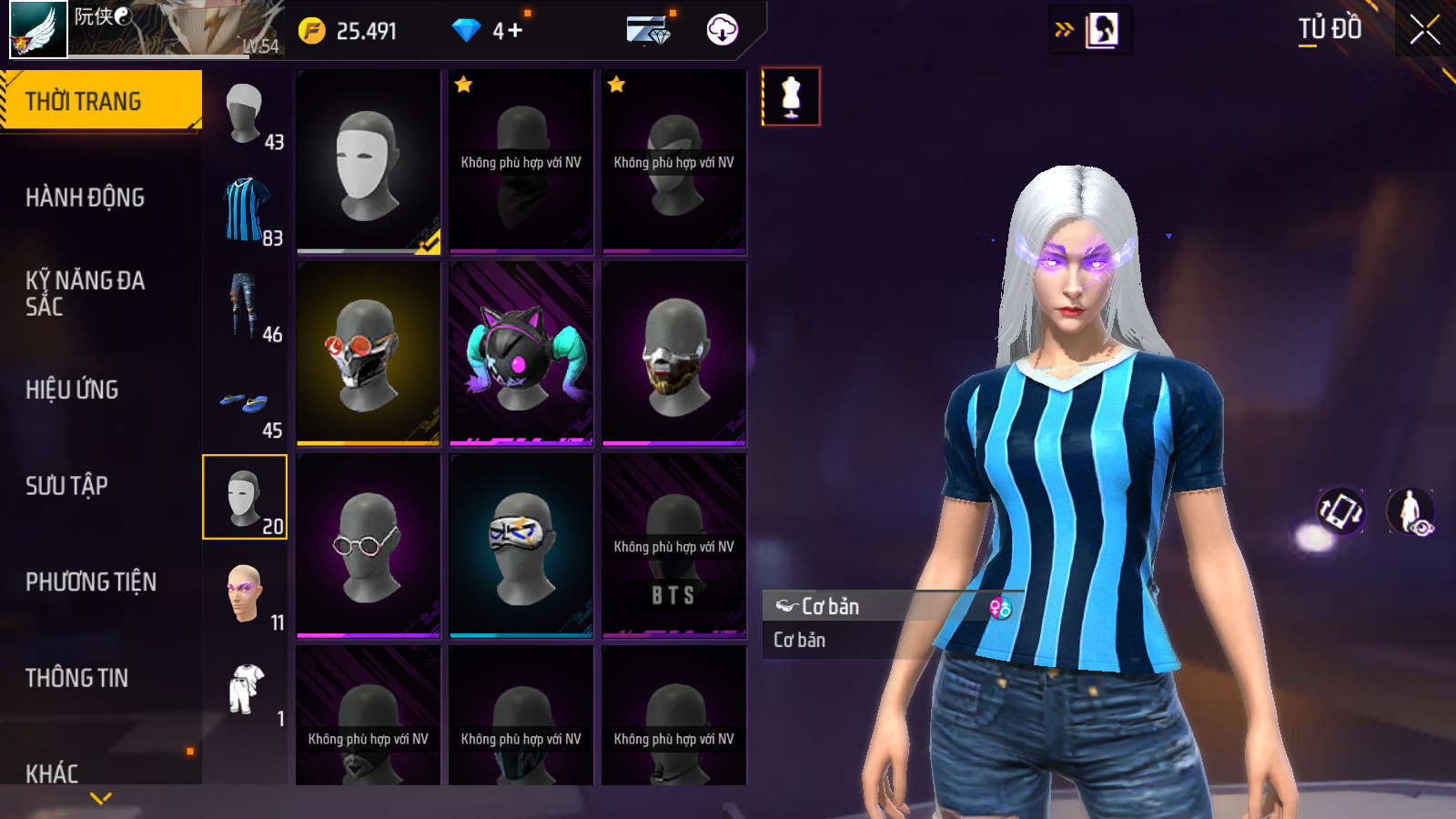Viewport: 1456px width, 819px height.
Task: Switch to HÀNH ĐỘNG tab
Action: [85, 197]
